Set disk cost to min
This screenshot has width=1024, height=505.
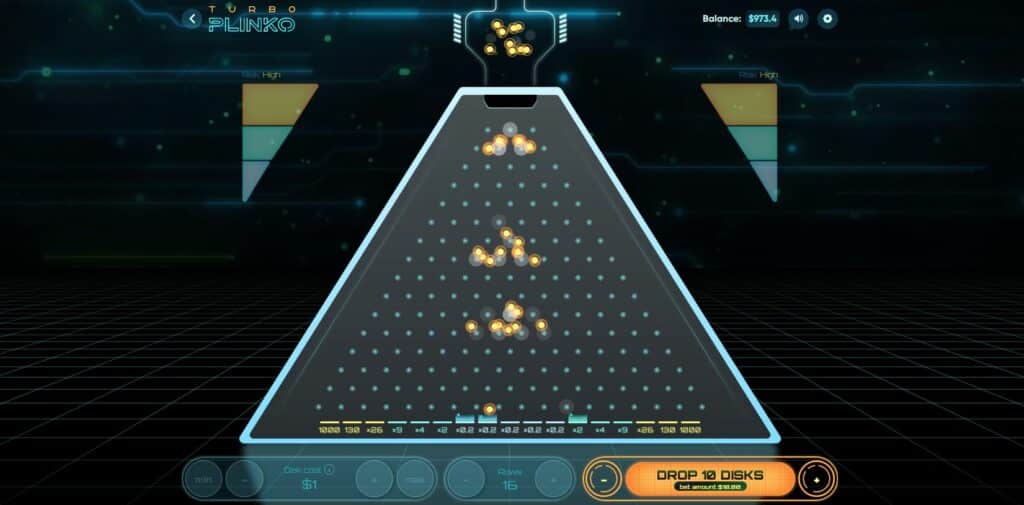204,479
